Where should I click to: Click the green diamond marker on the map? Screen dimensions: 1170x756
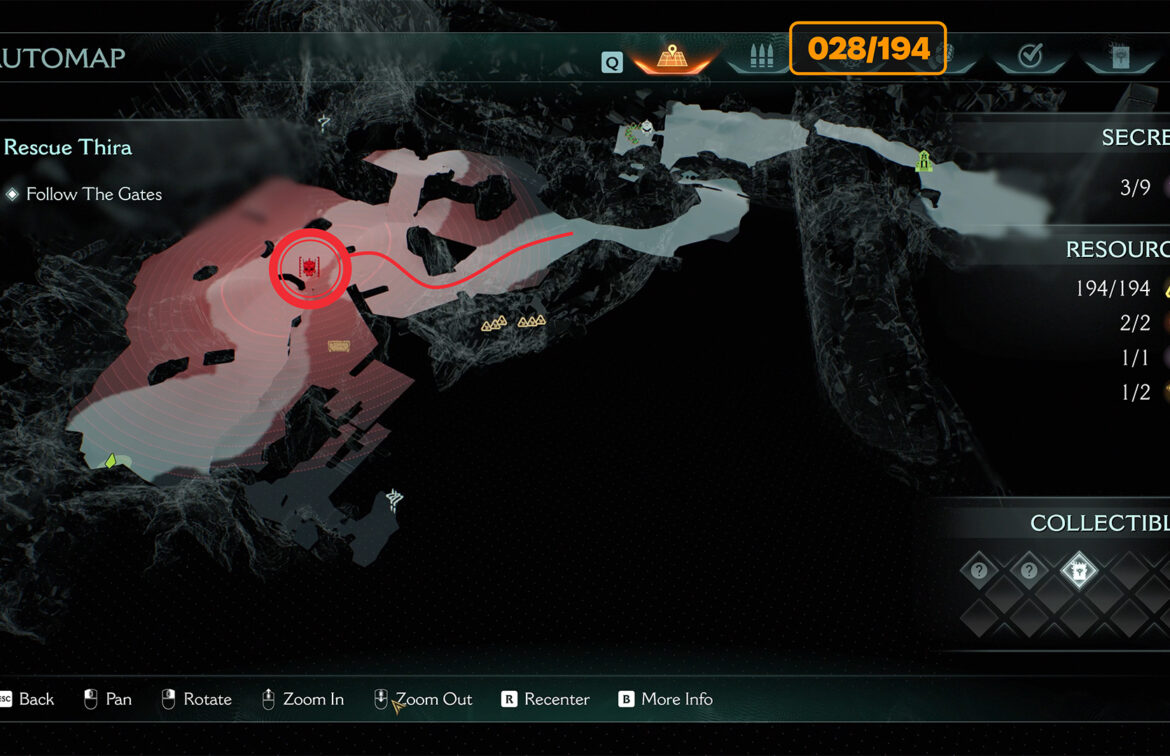tap(111, 461)
